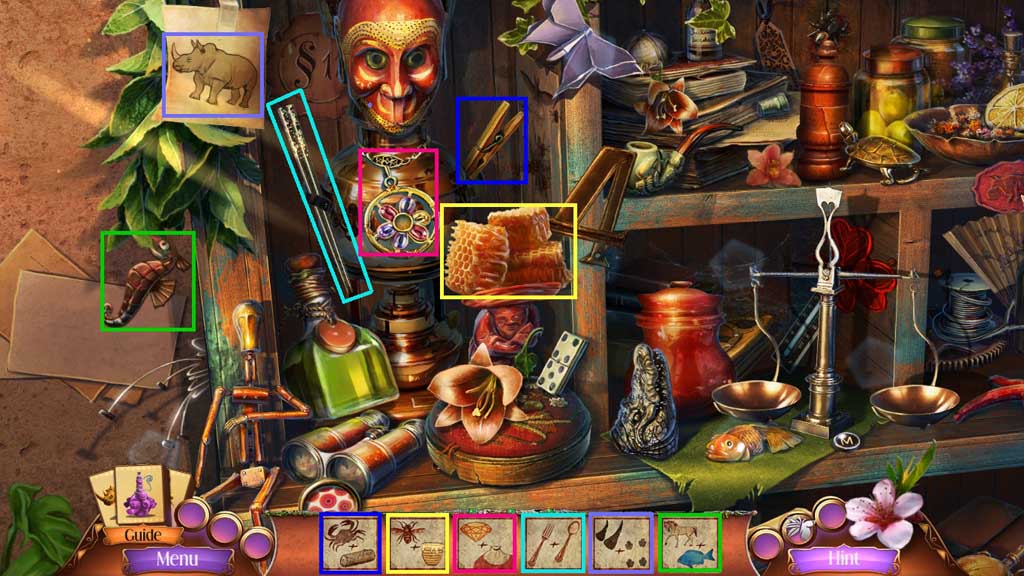Choose the horse and fish clue card
1024x576 pixels.
coord(689,543)
